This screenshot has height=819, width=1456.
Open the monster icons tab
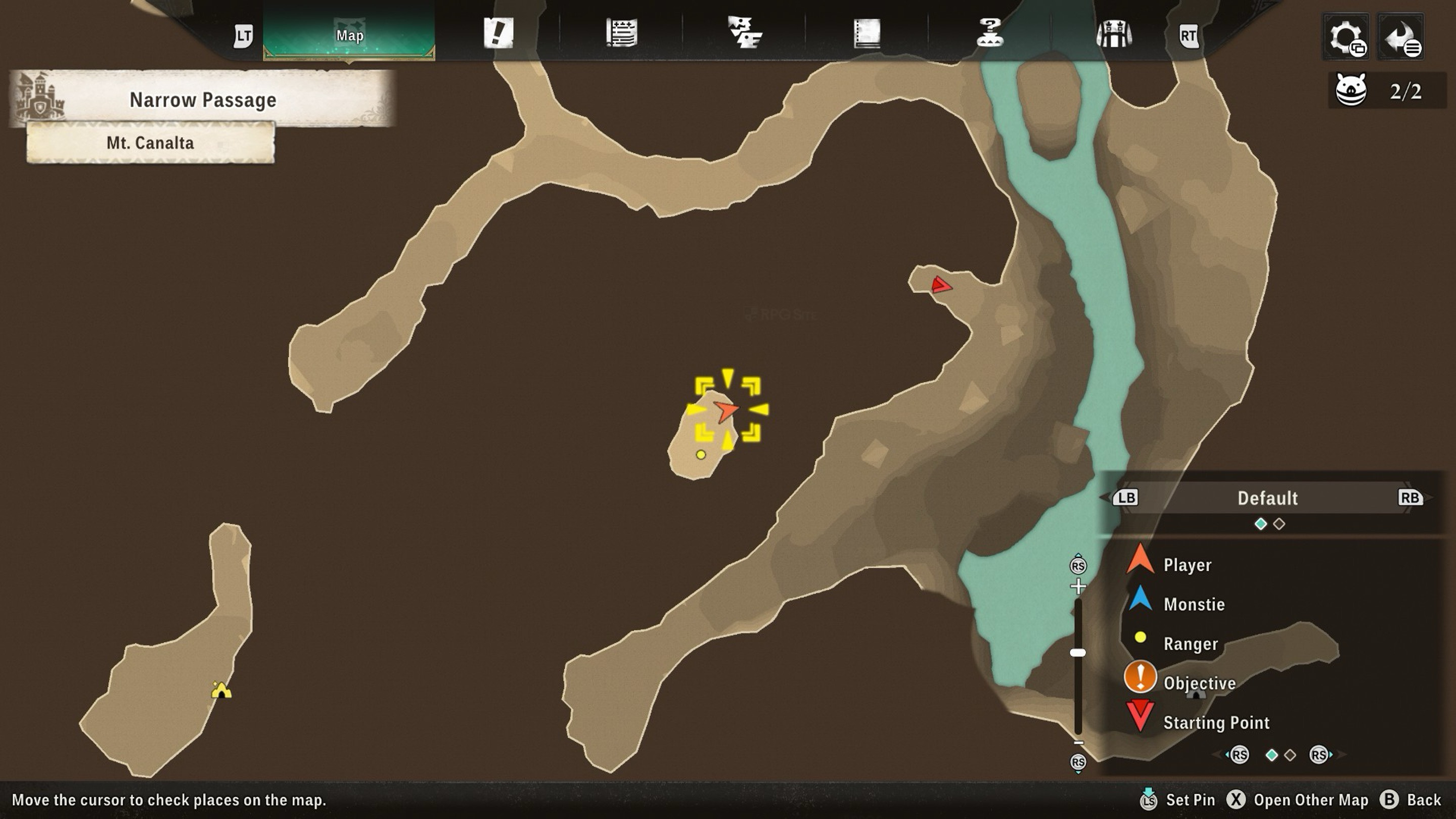tap(744, 33)
